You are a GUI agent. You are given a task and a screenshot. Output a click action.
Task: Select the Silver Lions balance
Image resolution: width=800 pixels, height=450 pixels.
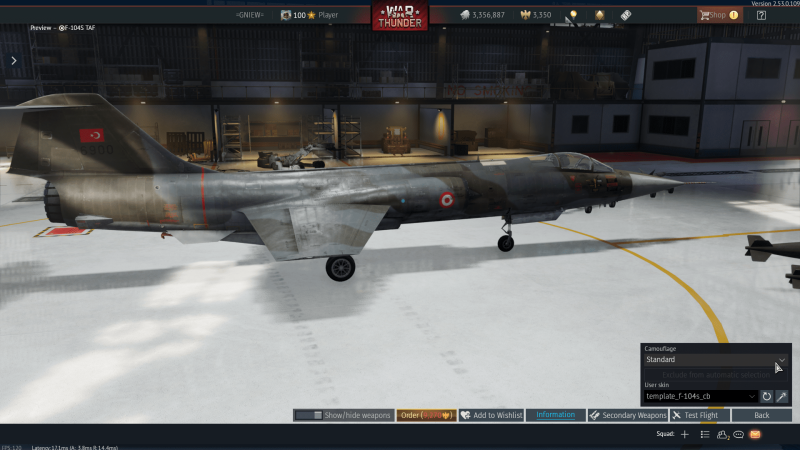[x=481, y=15]
